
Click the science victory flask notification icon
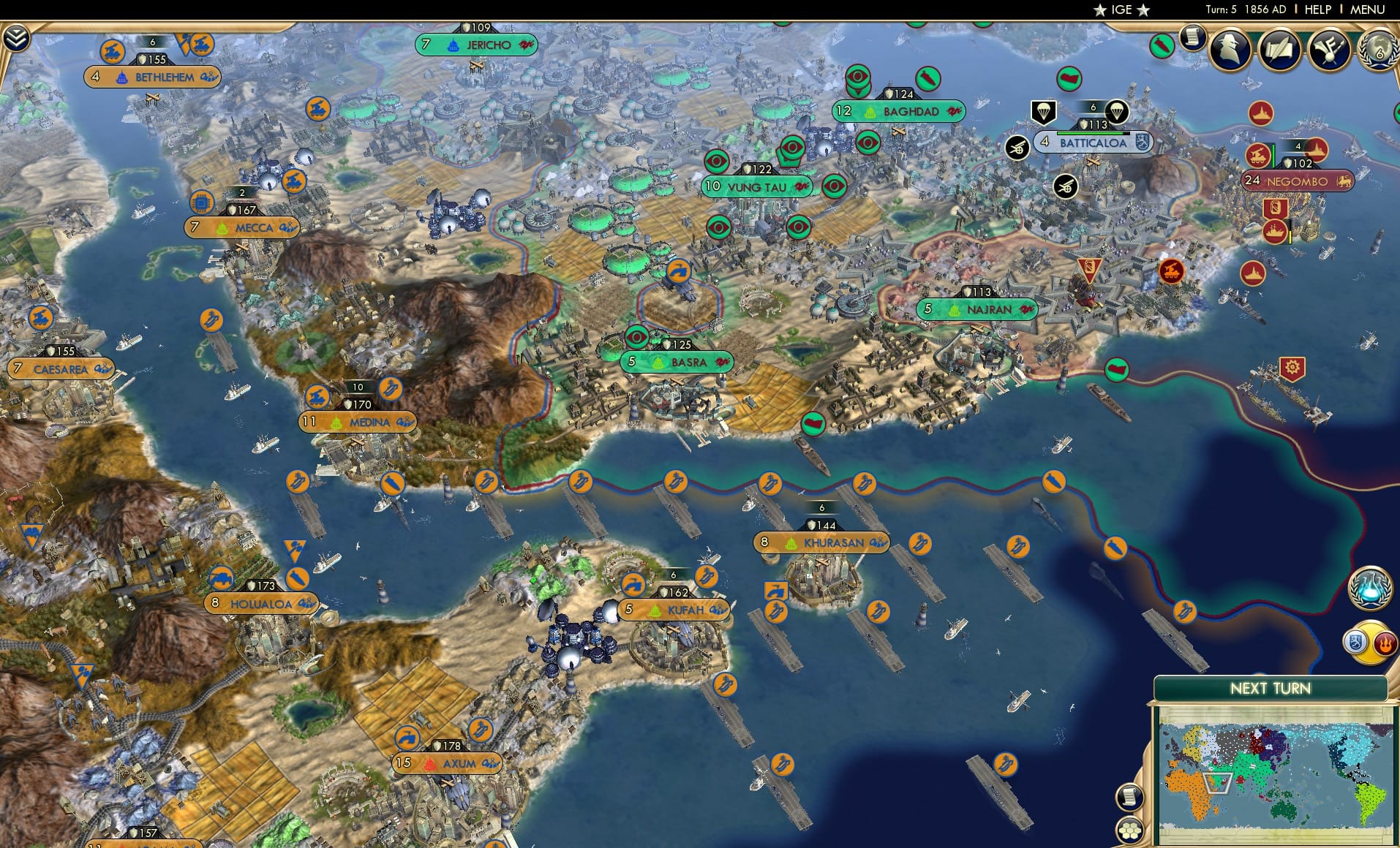[1371, 590]
